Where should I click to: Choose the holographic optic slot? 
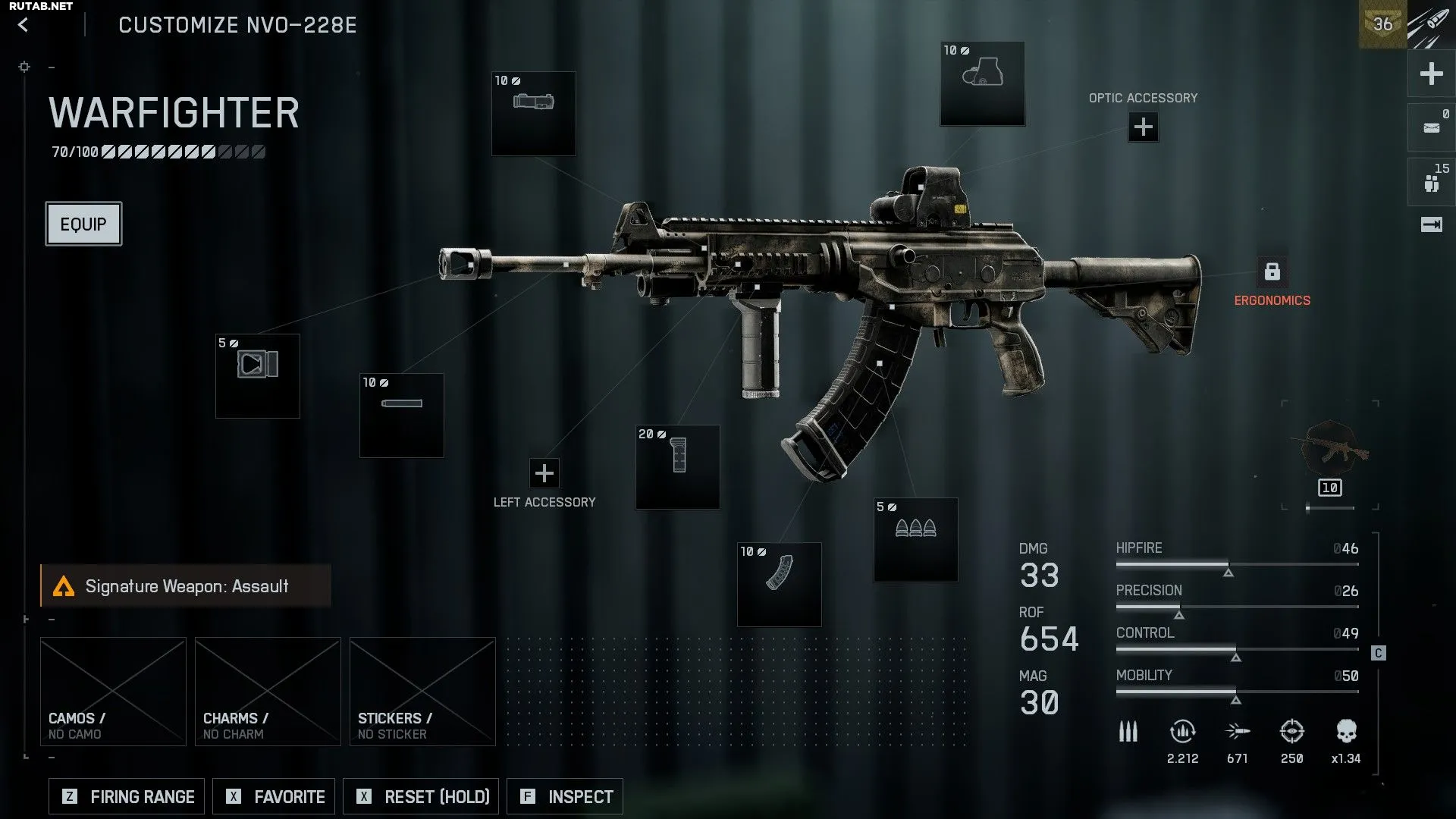point(983,83)
